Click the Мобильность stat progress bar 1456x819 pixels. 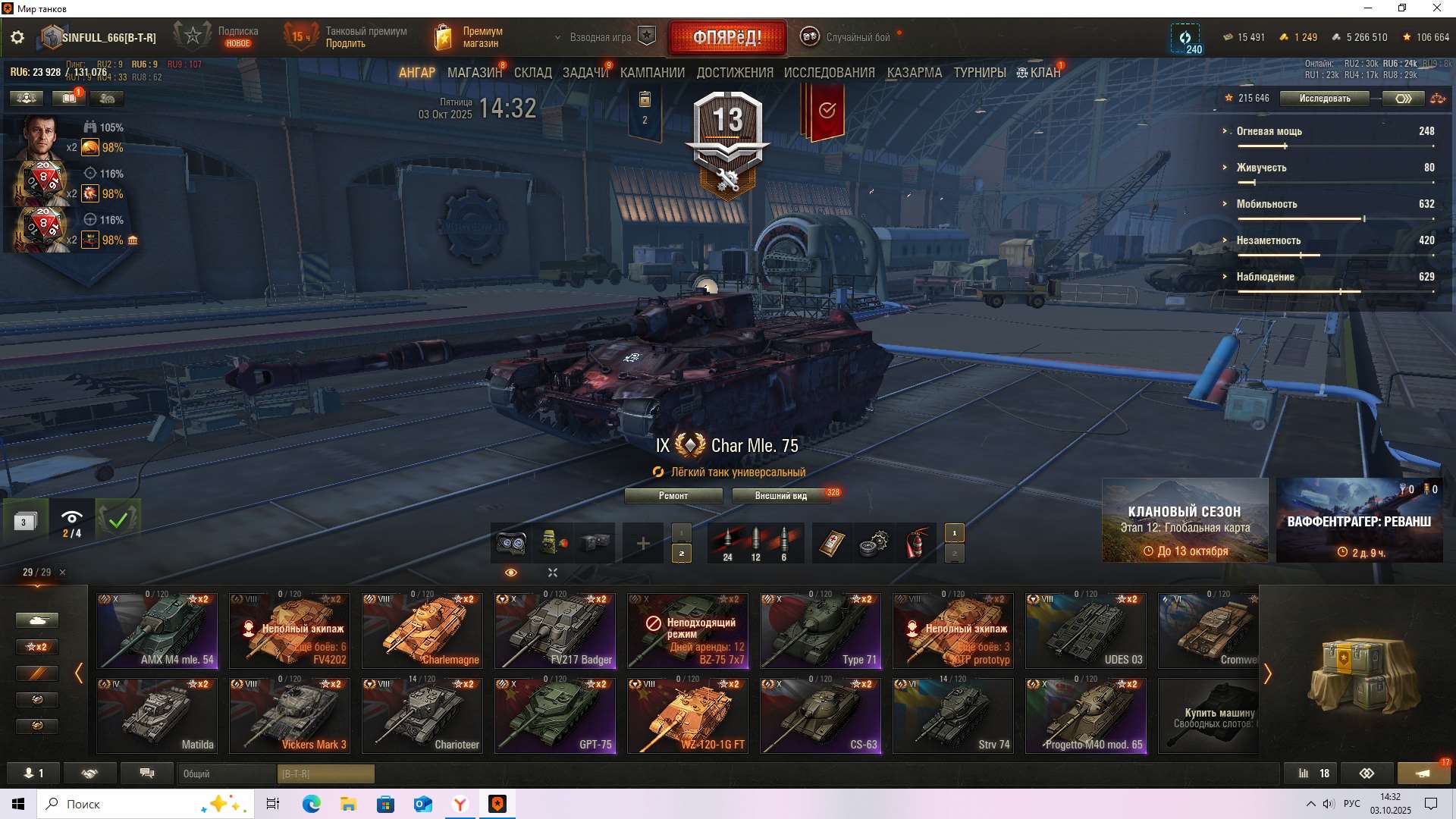point(1301,218)
